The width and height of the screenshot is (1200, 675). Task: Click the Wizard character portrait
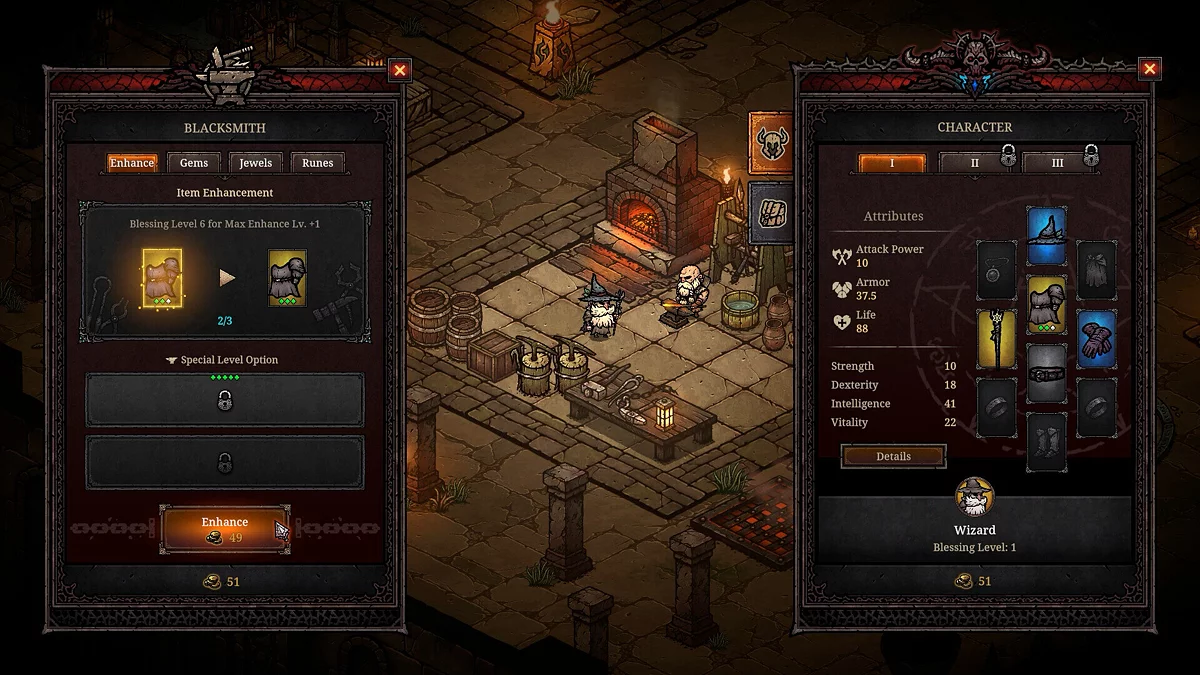(974, 497)
